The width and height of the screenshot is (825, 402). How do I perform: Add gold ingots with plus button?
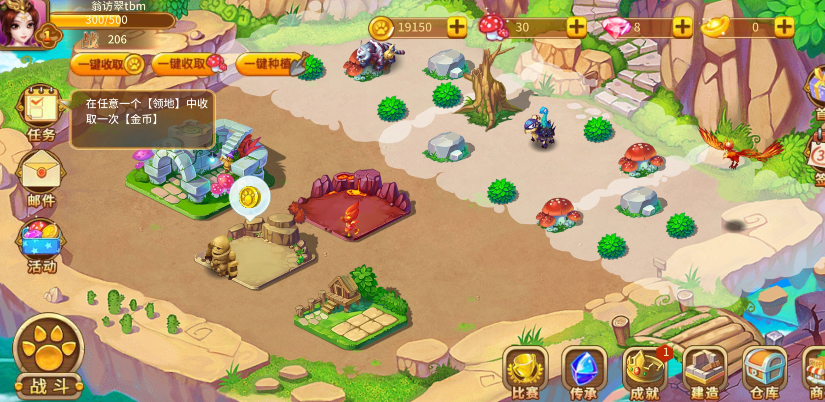pyautogui.click(x=784, y=27)
